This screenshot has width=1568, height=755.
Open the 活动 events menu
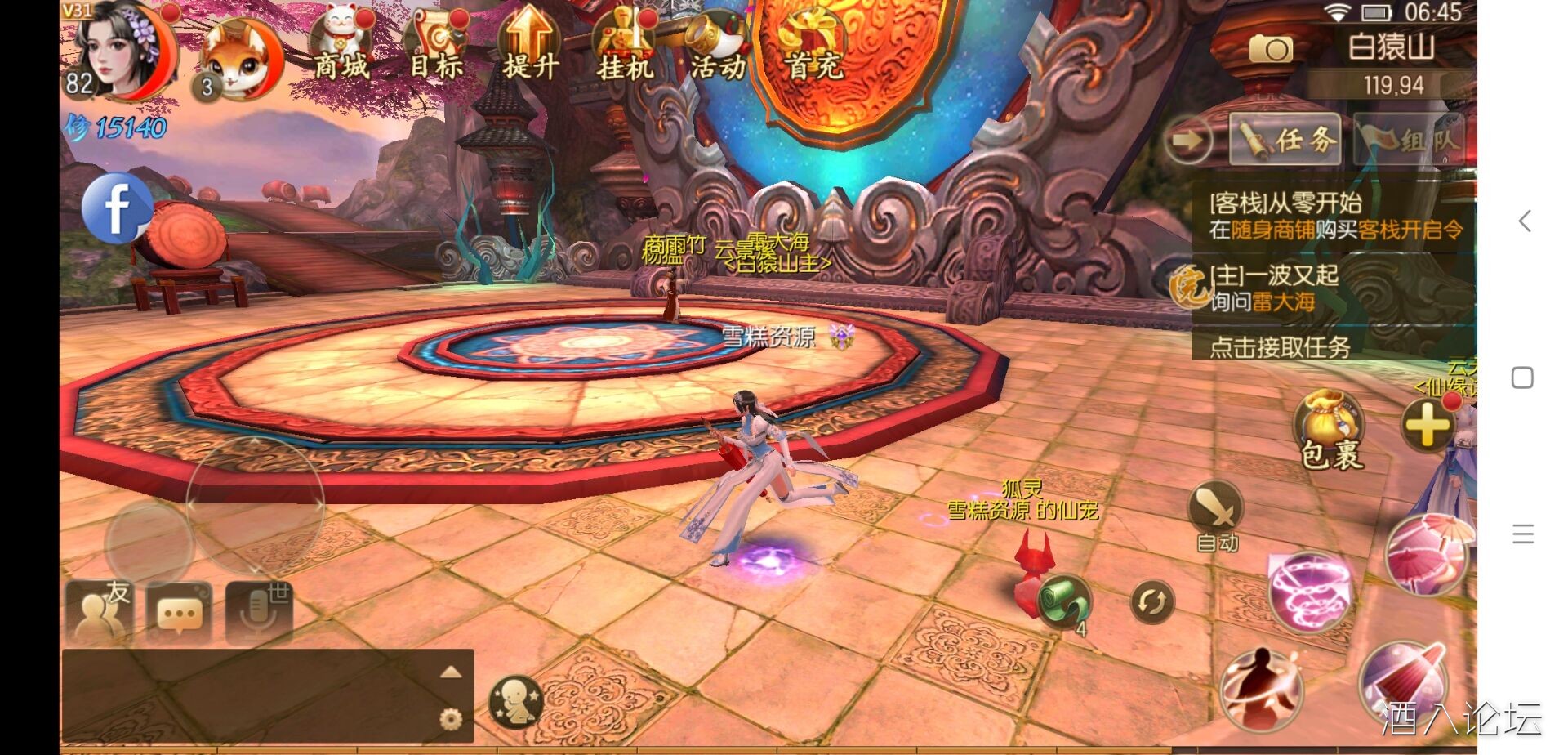pos(718,47)
